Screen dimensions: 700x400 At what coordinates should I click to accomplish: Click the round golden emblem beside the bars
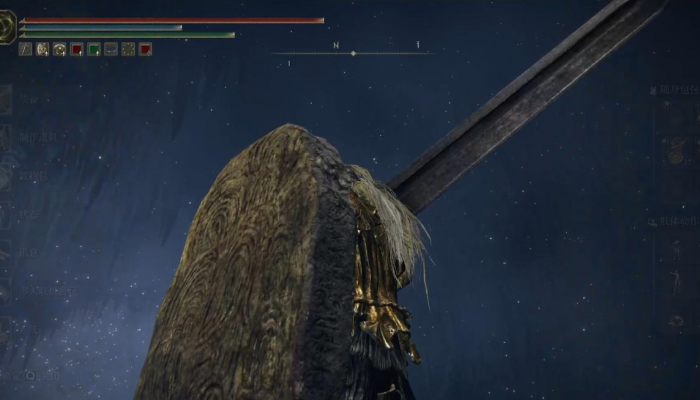[x=7, y=28]
